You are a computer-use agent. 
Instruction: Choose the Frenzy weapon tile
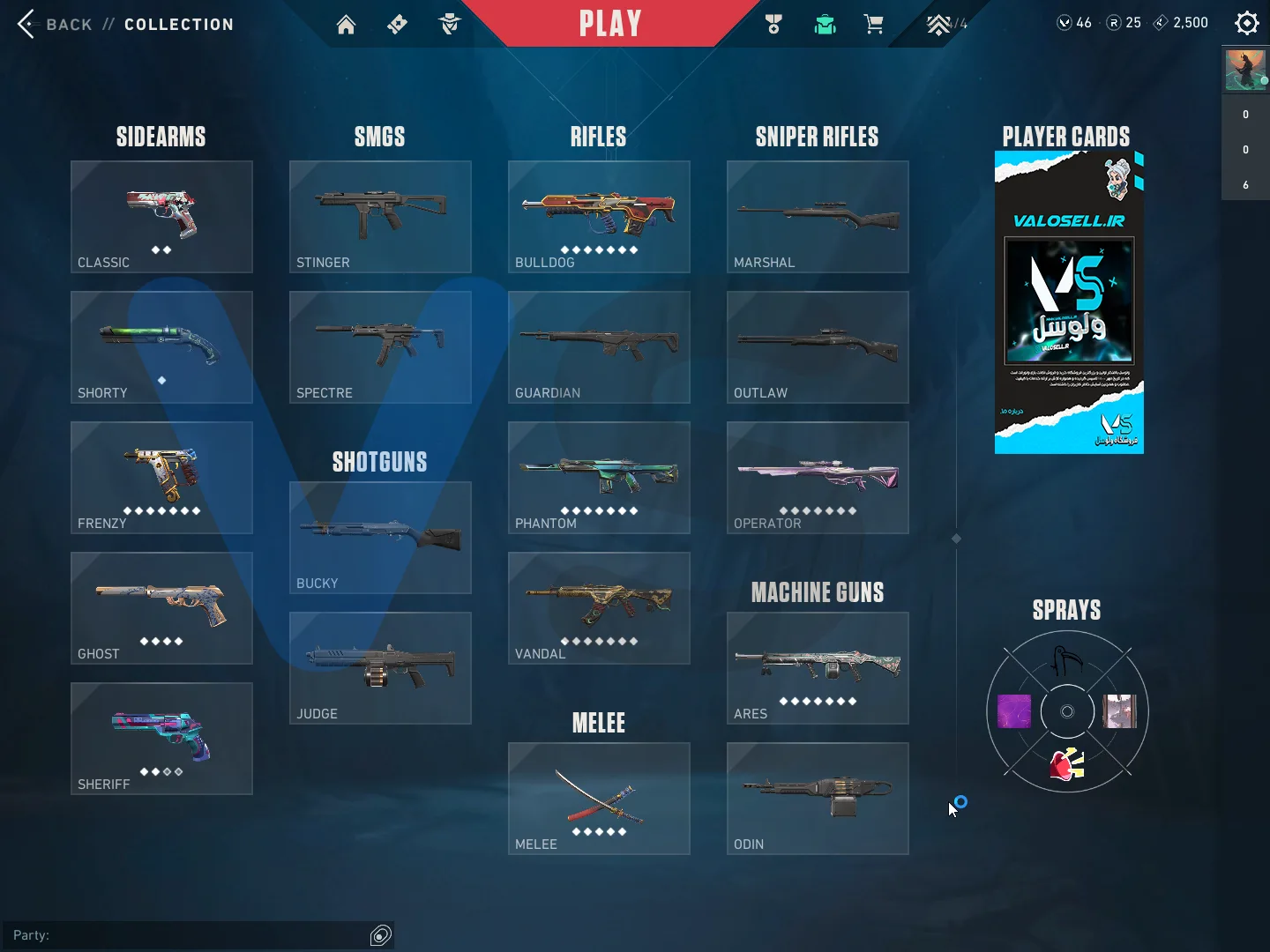(x=161, y=478)
